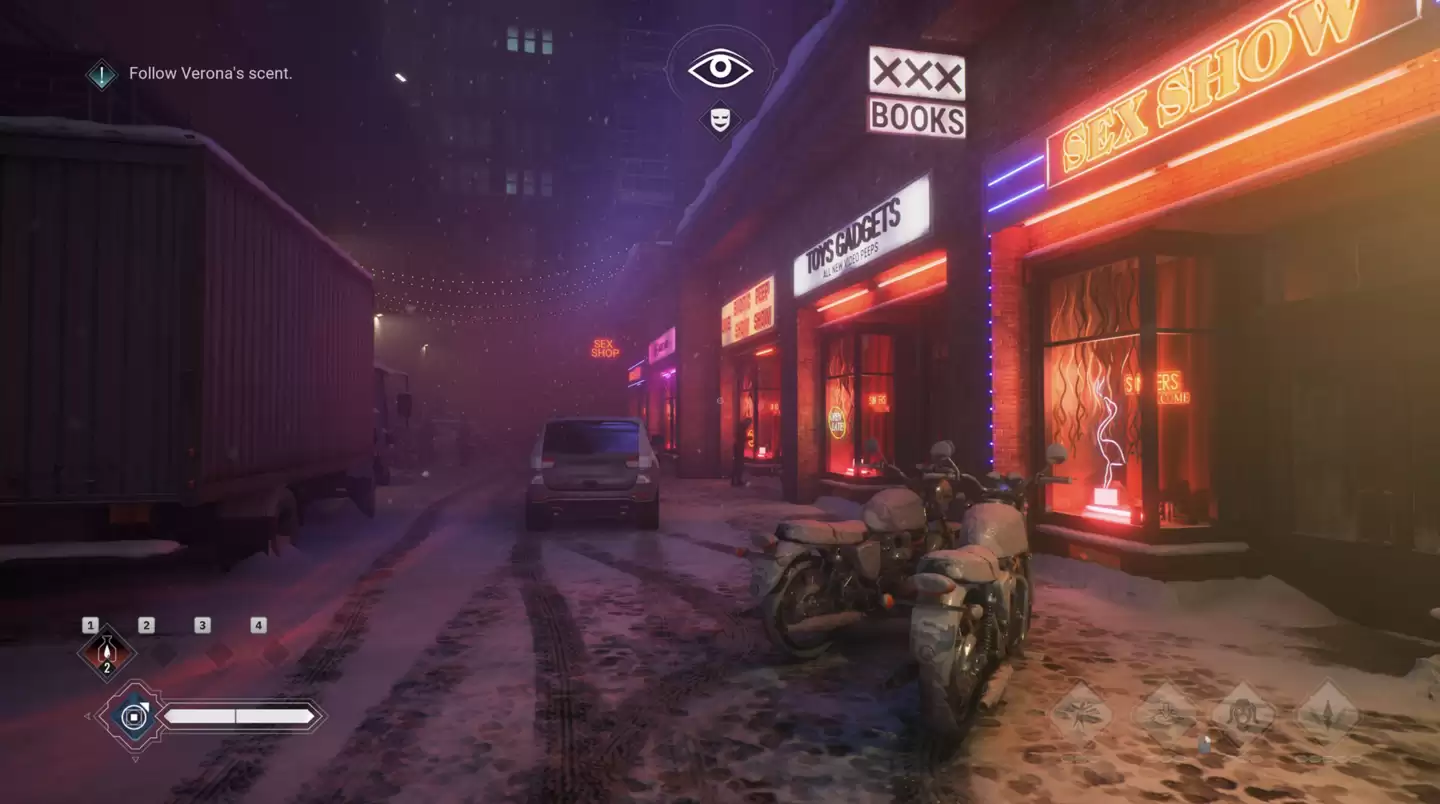Image resolution: width=1440 pixels, height=804 pixels.
Task: Click the small SEX SHOP neon sign down the street
Action: point(605,347)
